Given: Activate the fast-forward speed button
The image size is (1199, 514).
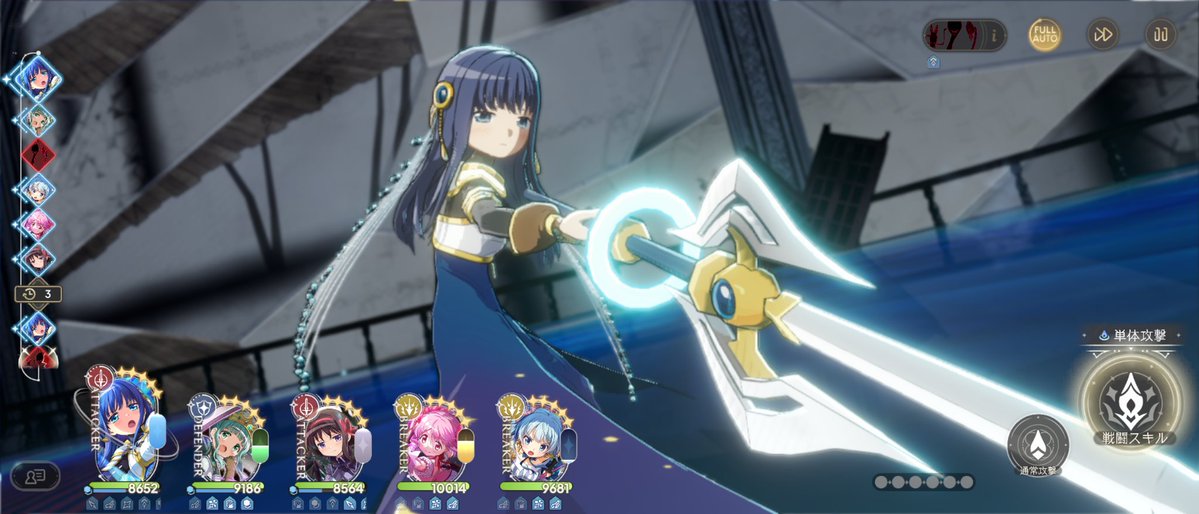Looking at the screenshot, I should [x=1103, y=35].
